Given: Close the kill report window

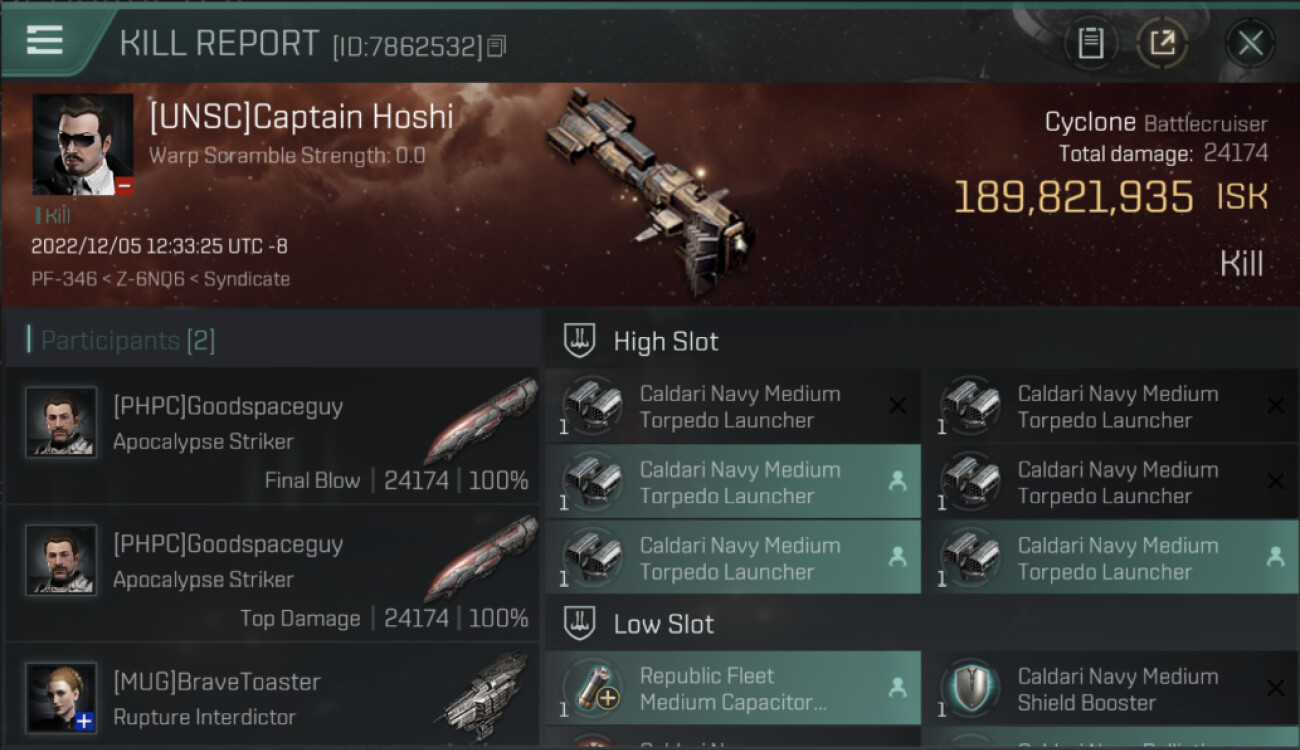Looking at the screenshot, I should 1250,43.
